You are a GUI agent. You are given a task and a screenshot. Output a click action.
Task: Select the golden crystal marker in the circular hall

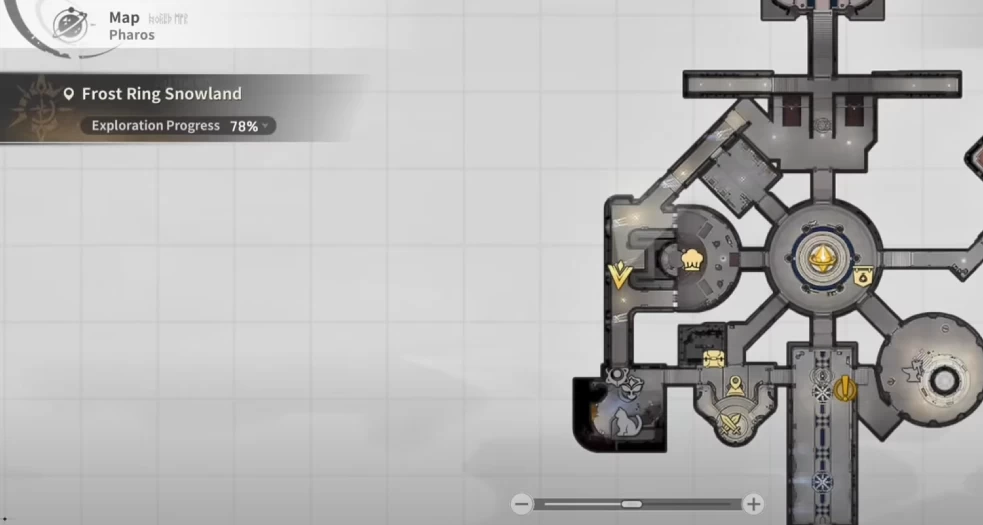click(824, 258)
